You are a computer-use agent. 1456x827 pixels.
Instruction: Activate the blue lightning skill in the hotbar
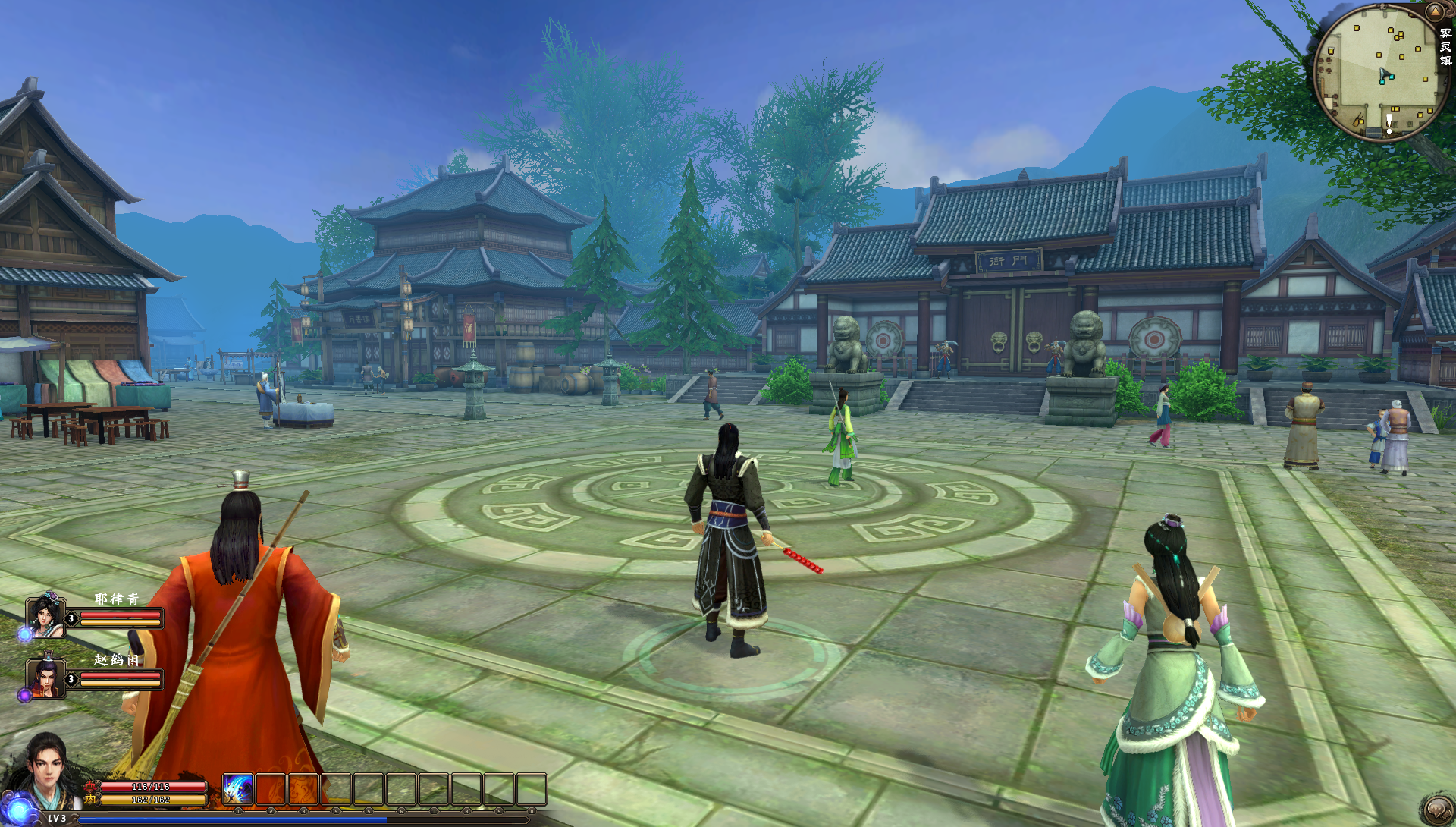pyautogui.click(x=238, y=790)
